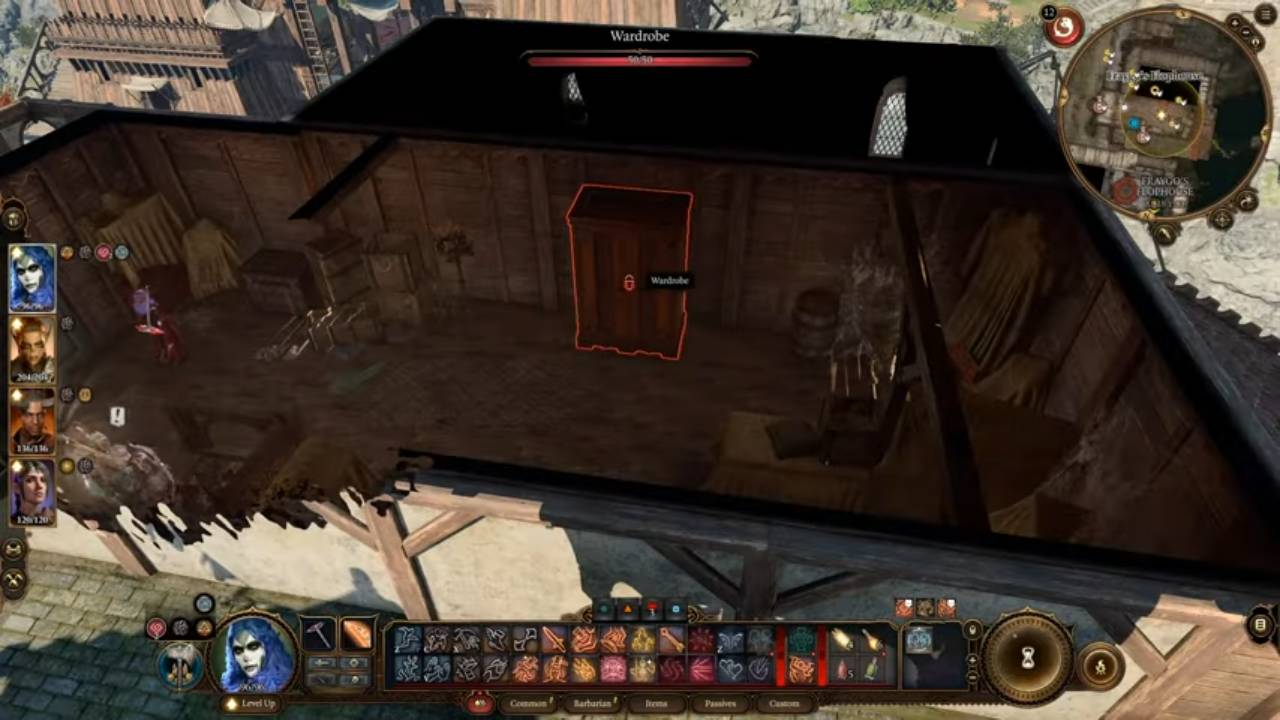Image resolution: width=1280 pixels, height=720 pixels.
Task: Open the scroll icon button at right edge
Action: pos(1260,625)
